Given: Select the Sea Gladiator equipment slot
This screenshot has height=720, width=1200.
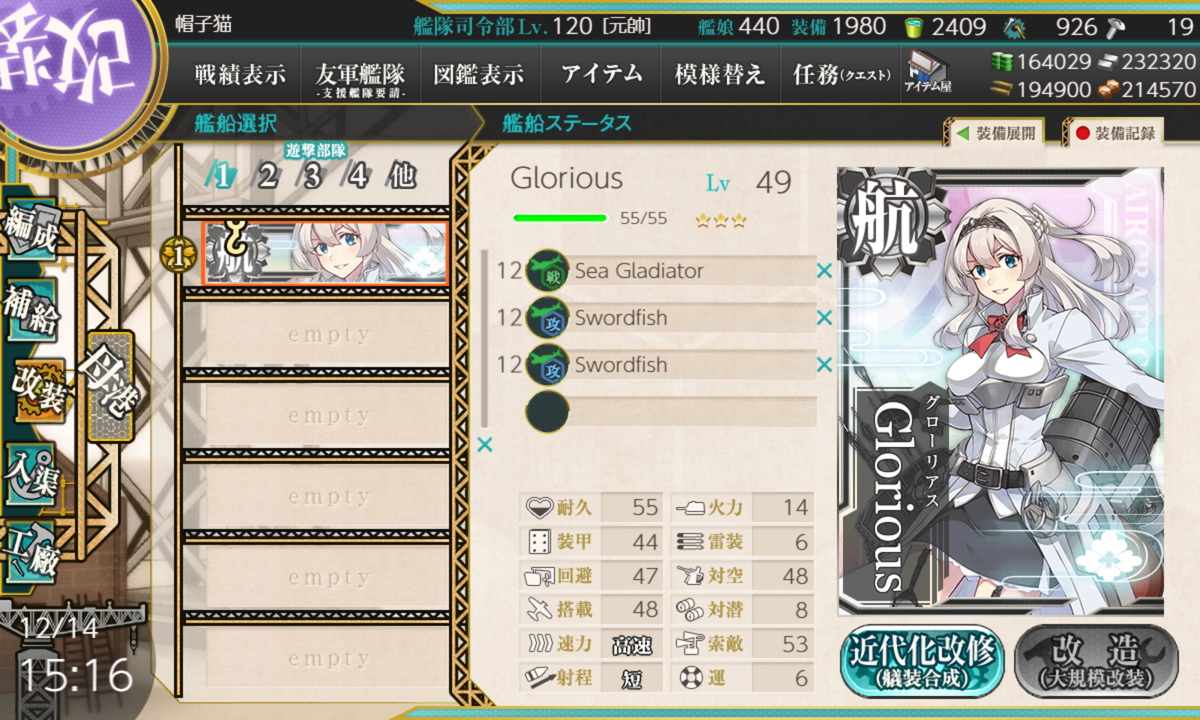Looking at the screenshot, I should tap(670, 271).
